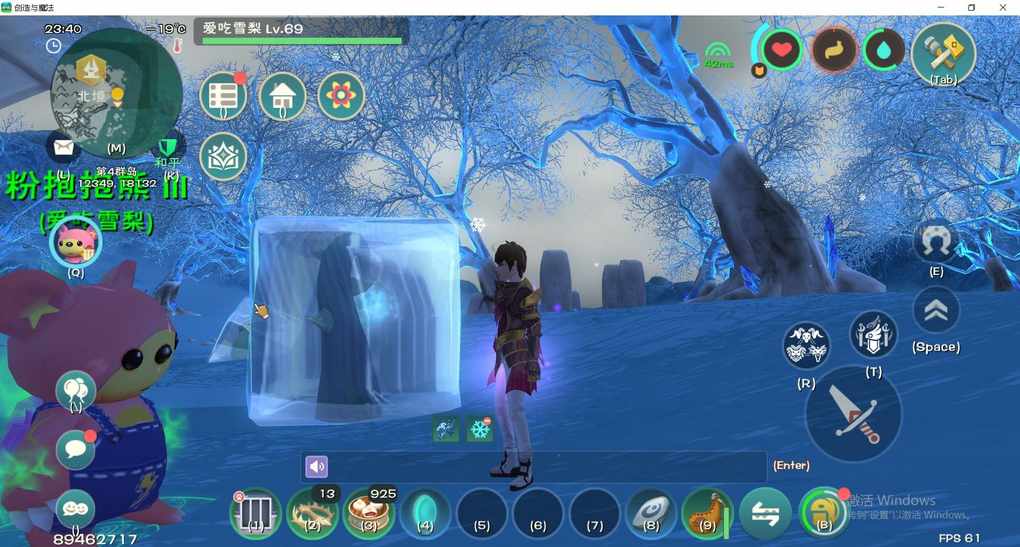Open the flower icon menu
Viewport: 1020px width, 547px height.
[x=341, y=96]
